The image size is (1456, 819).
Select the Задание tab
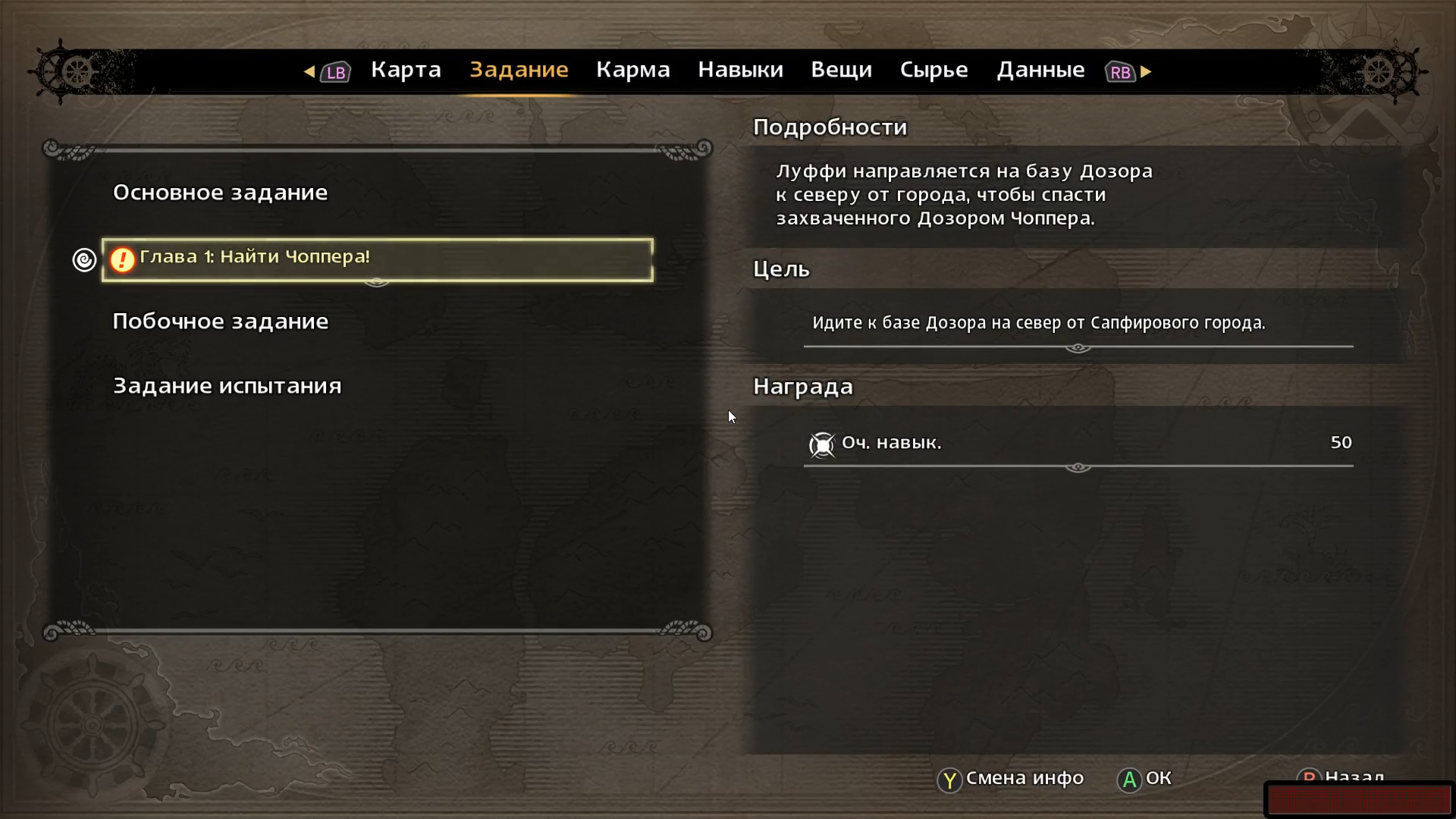(519, 70)
